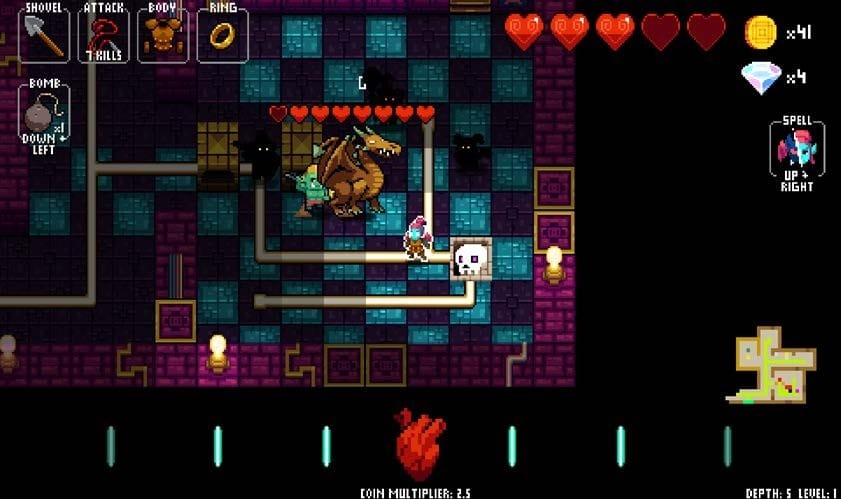Image resolution: width=841 pixels, height=499 pixels.
Task: Activate the Spell slot icon
Action: pos(797,152)
